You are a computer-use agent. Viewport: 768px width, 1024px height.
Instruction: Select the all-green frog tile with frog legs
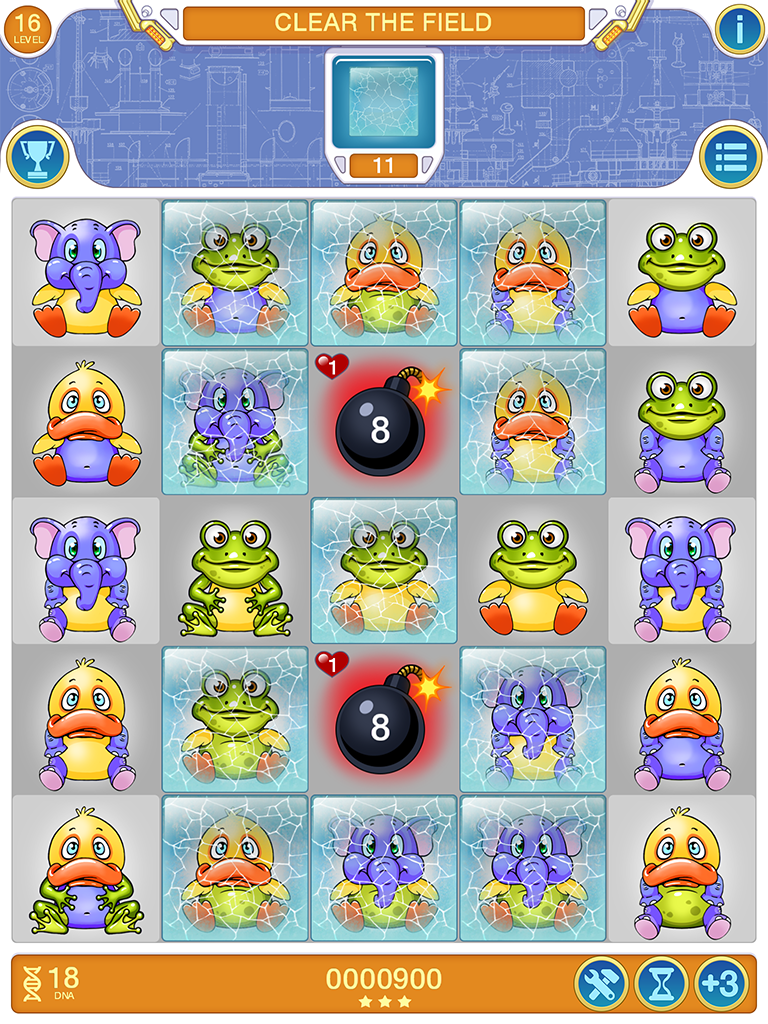(234, 572)
